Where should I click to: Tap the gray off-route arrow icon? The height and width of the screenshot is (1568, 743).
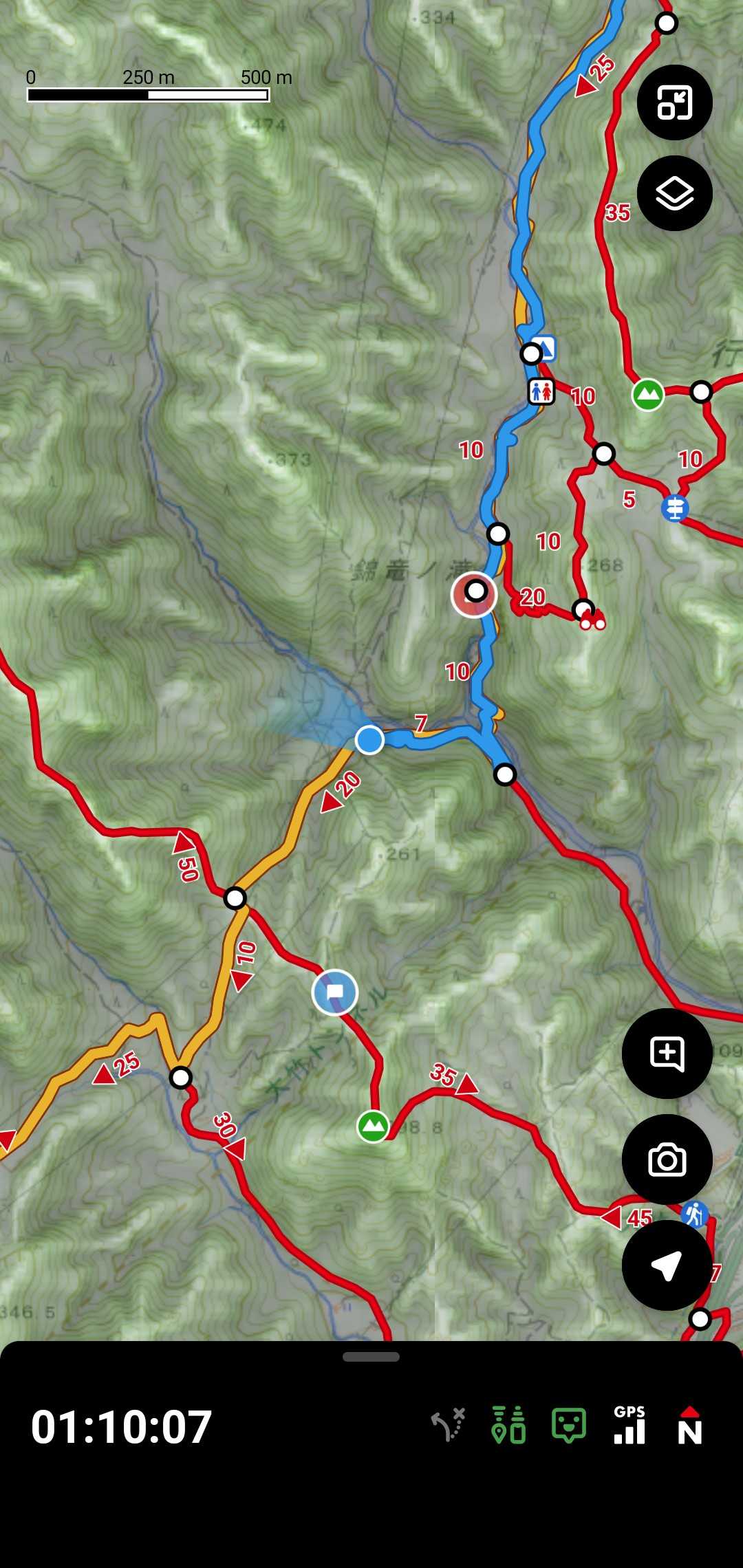[449, 1425]
